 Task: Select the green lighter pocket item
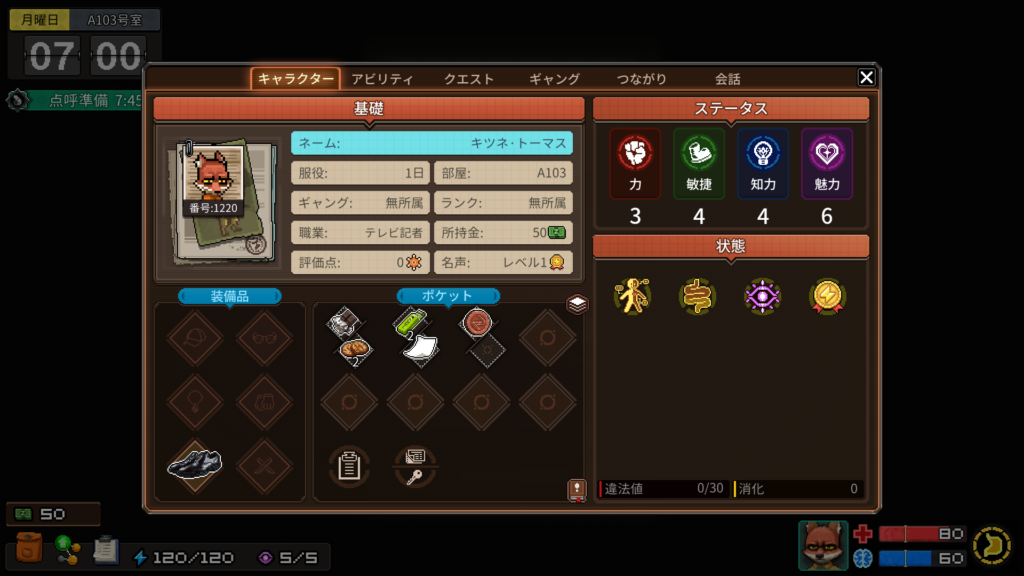pyautogui.click(x=409, y=322)
